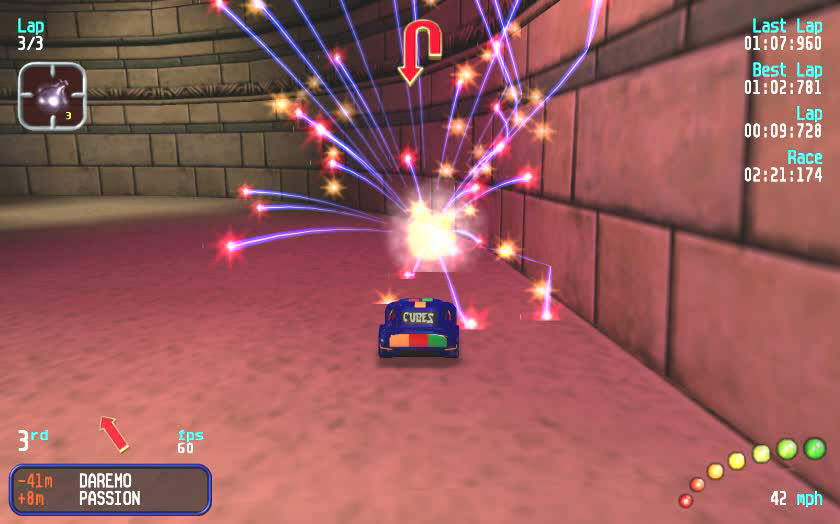
Task: Select the firework weapon pickup icon
Action: pyautogui.click(x=51, y=95)
